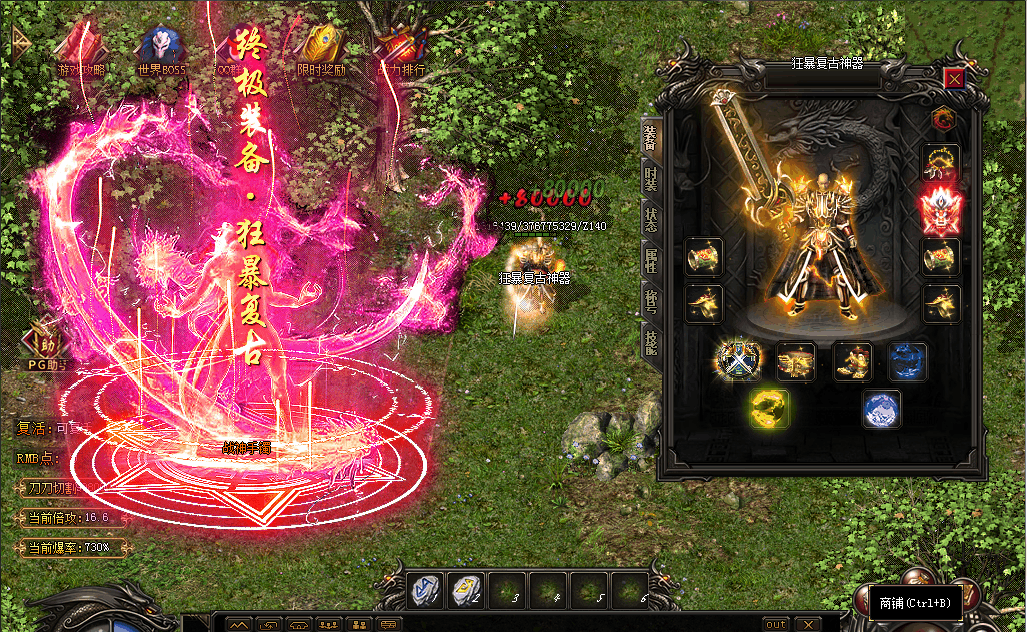1027x632 pixels.
Task: Open the 战力排行 ranking
Action: pyautogui.click(x=400, y=48)
